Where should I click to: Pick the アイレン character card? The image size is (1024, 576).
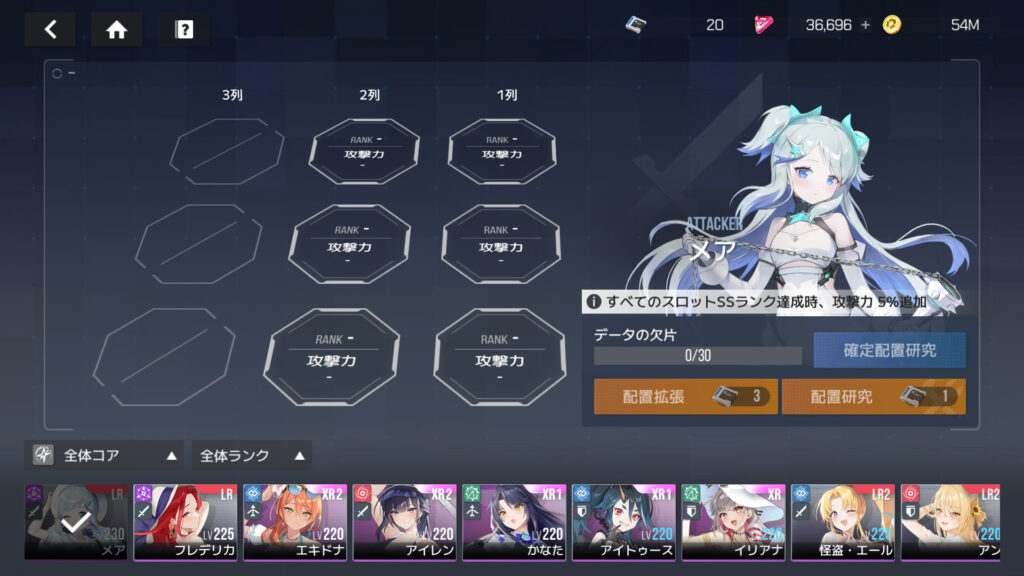tap(404, 522)
